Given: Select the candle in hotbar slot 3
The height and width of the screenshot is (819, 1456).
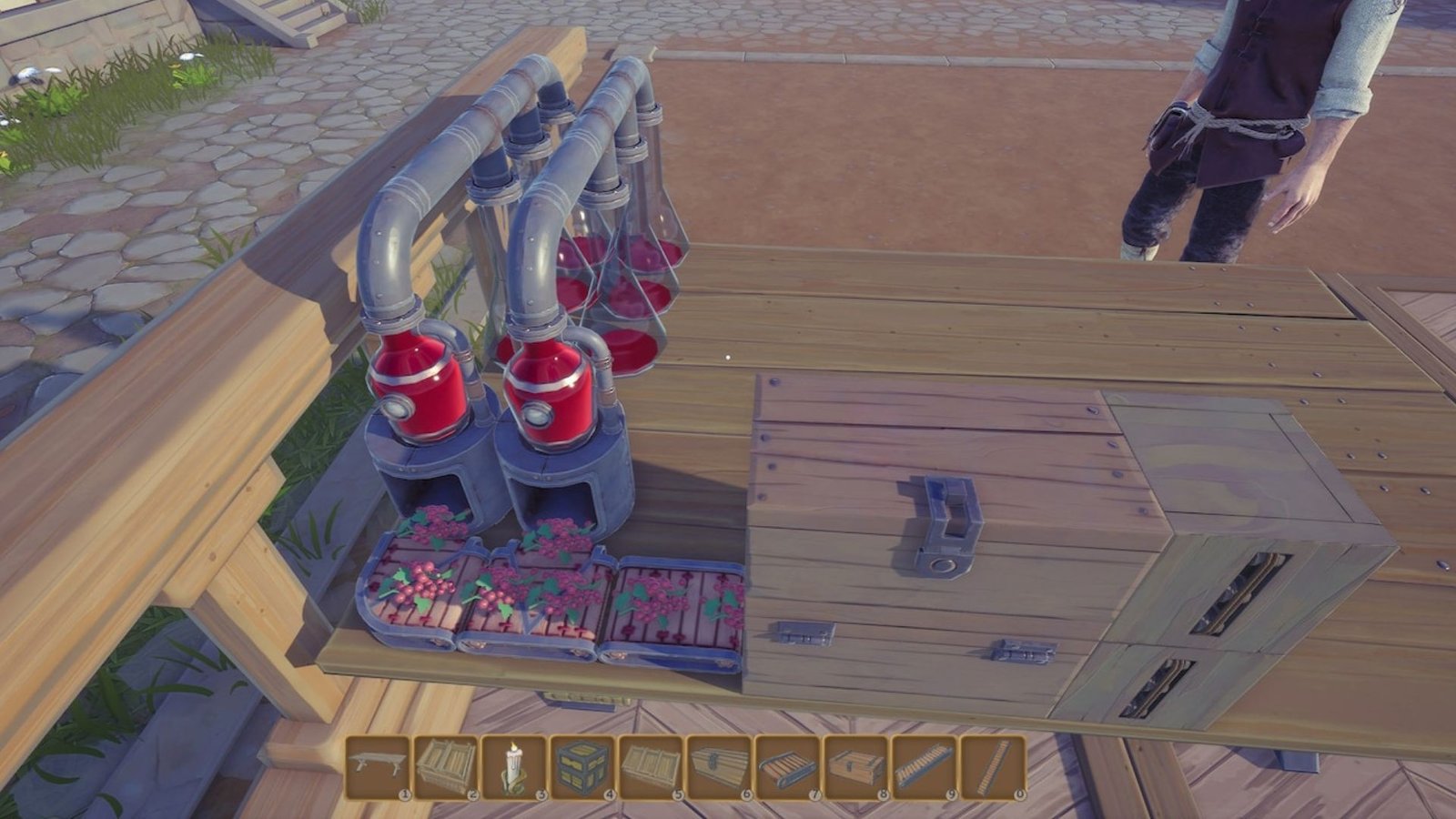Looking at the screenshot, I should point(514,769).
